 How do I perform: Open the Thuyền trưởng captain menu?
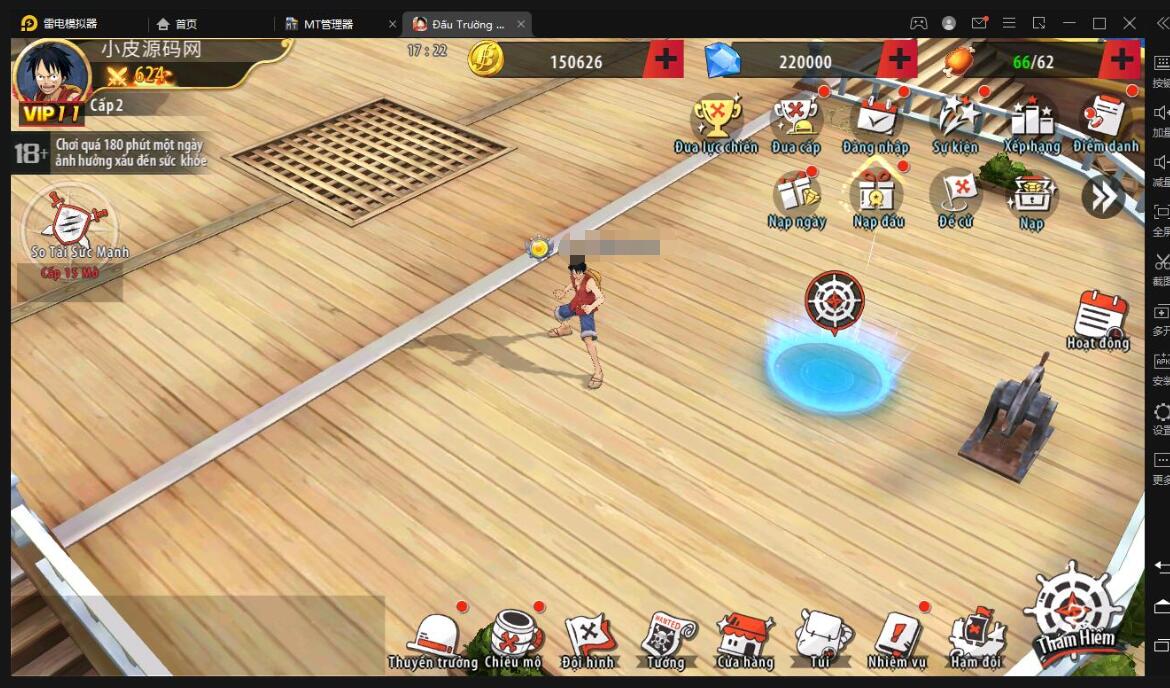point(433,638)
